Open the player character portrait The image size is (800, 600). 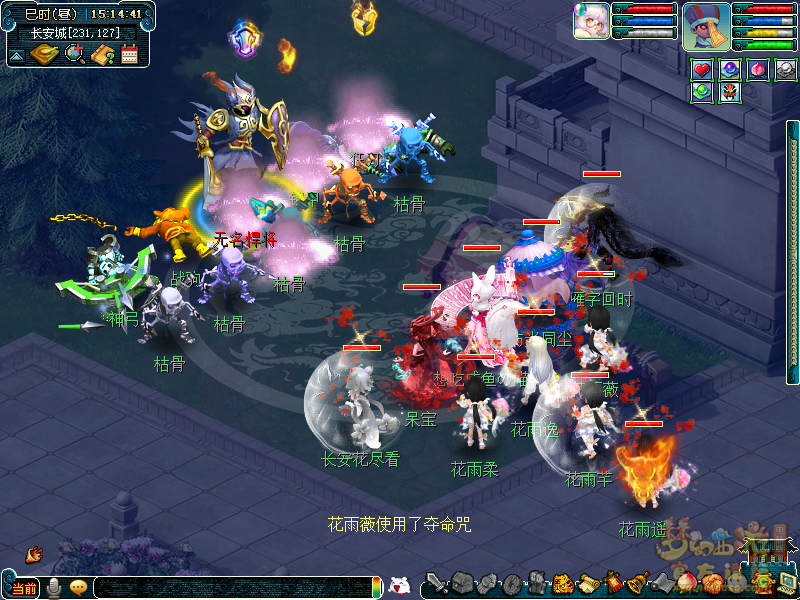[706, 27]
